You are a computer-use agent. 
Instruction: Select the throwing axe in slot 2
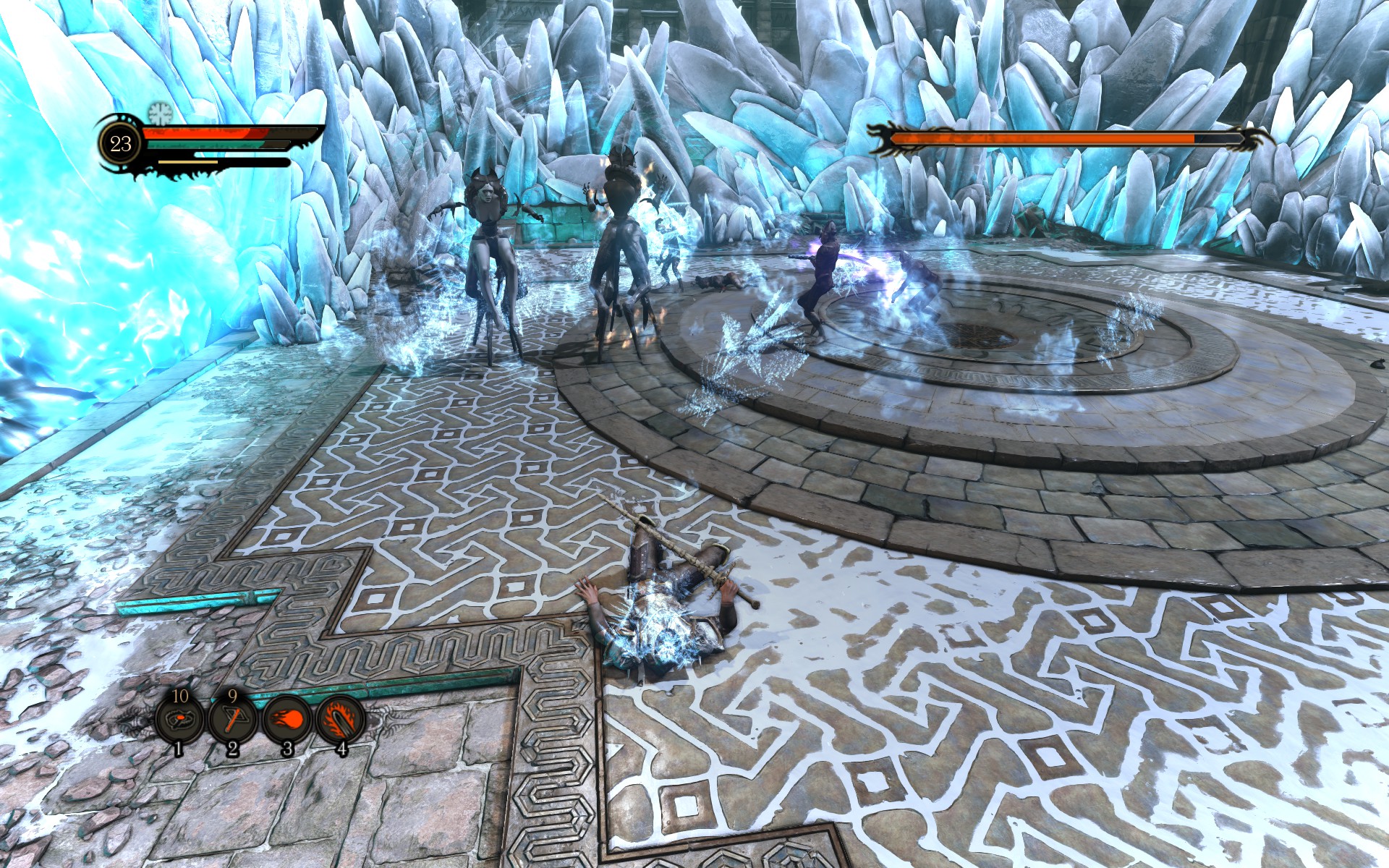(x=232, y=720)
